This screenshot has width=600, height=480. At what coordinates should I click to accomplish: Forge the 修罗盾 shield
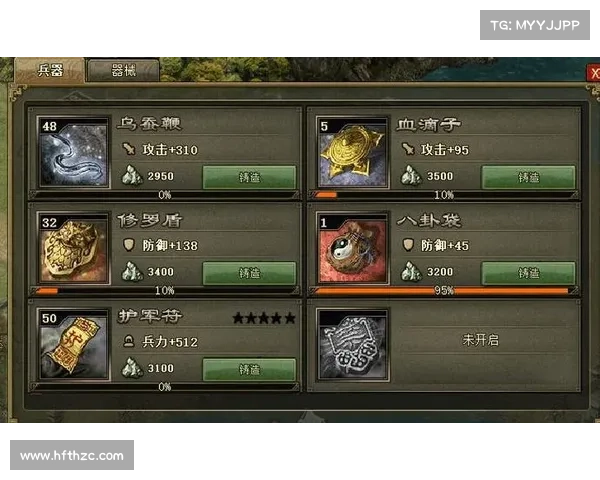tap(249, 273)
